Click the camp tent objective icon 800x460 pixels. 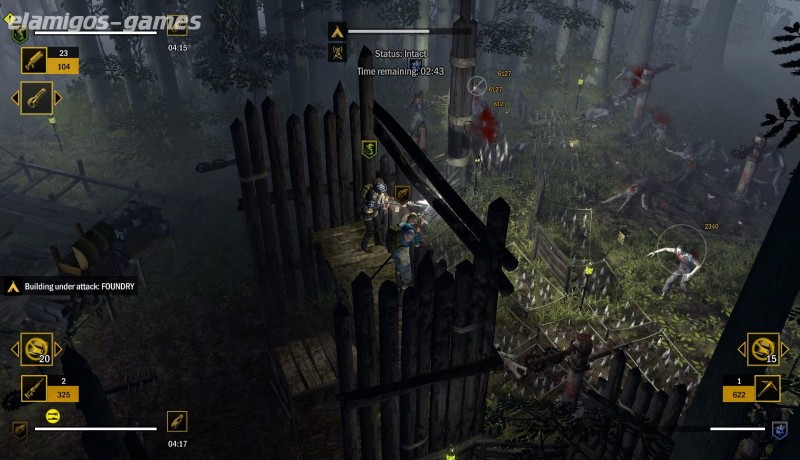point(337,32)
